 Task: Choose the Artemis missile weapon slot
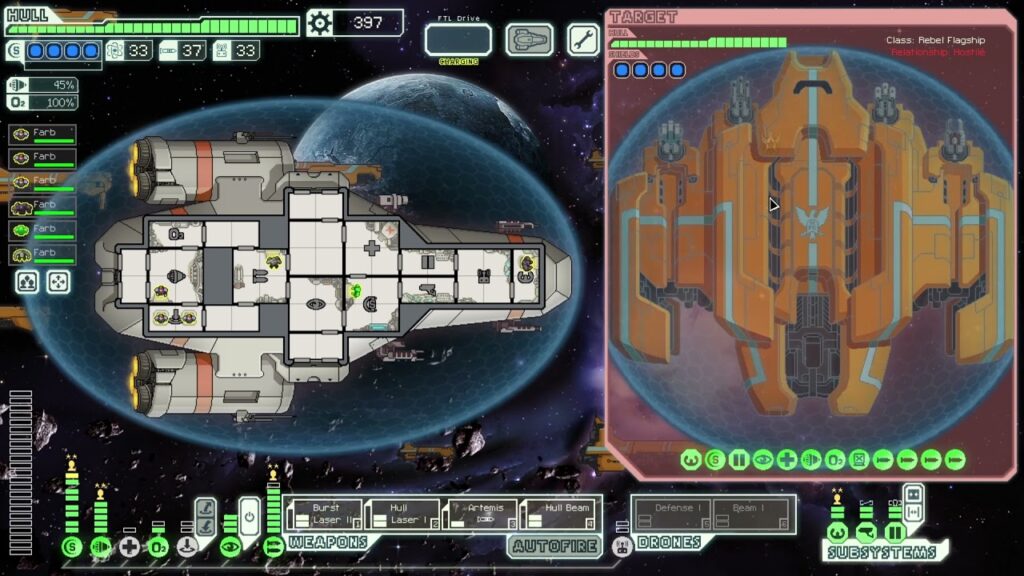click(482, 514)
